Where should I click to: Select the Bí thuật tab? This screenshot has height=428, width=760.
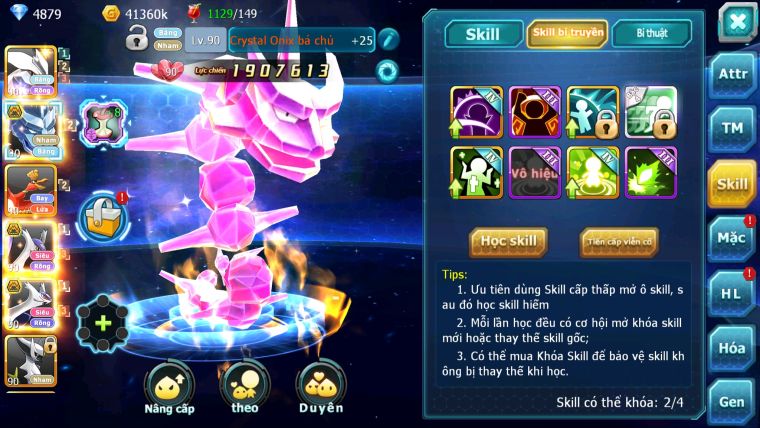point(652,33)
